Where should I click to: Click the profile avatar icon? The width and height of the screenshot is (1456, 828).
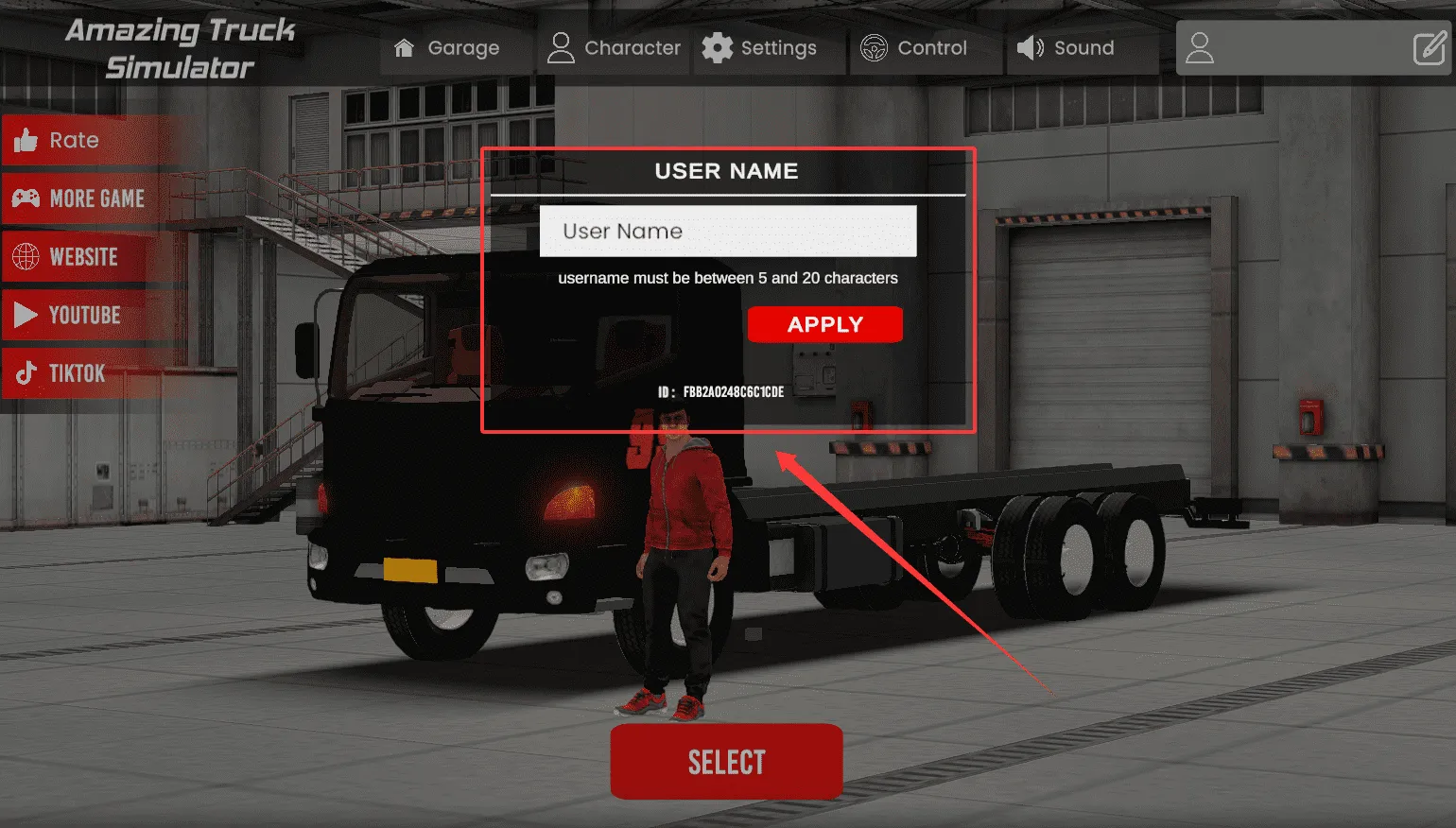pyautogui.click(x=1200, y=48)
